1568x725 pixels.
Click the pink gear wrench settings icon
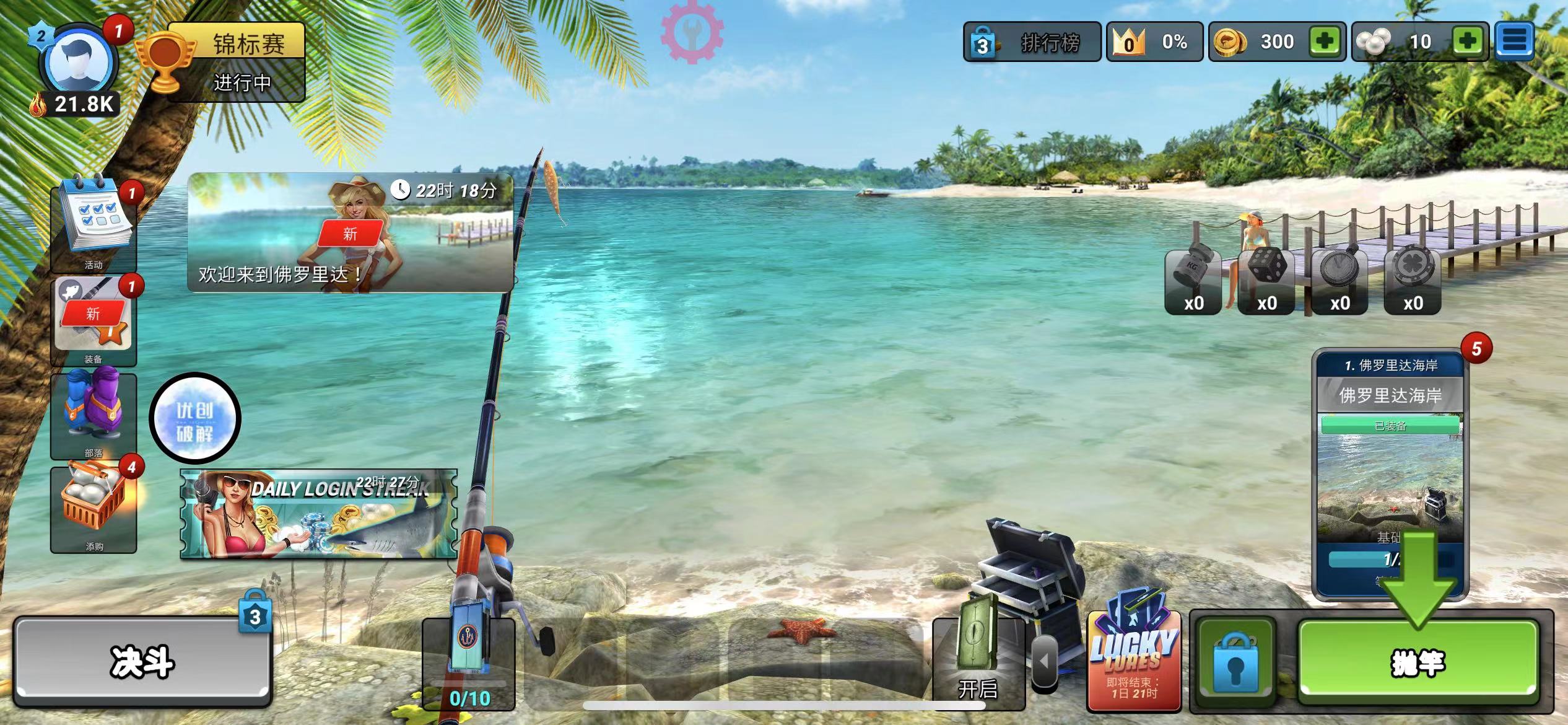pos(692,32)
